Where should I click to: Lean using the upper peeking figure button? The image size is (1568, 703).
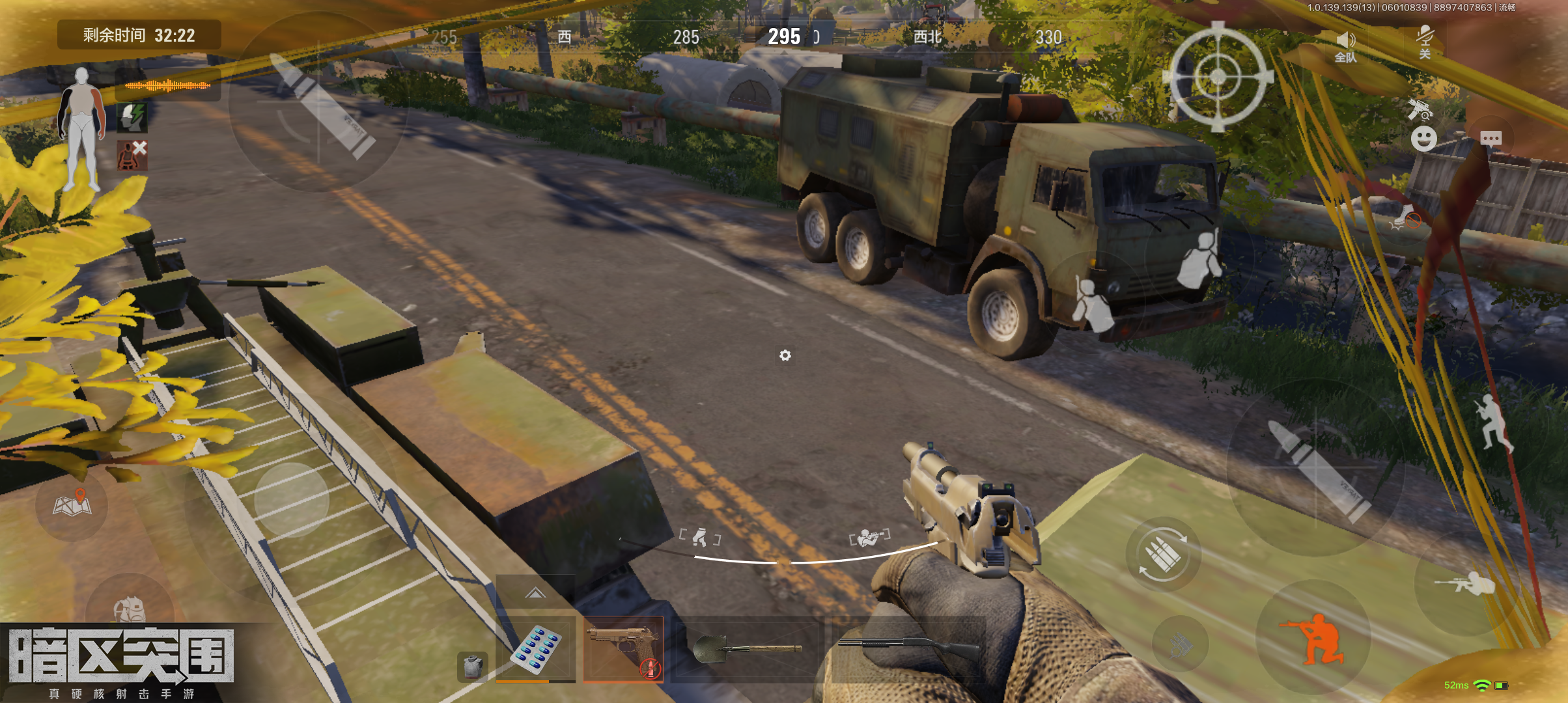(1199, 260)
